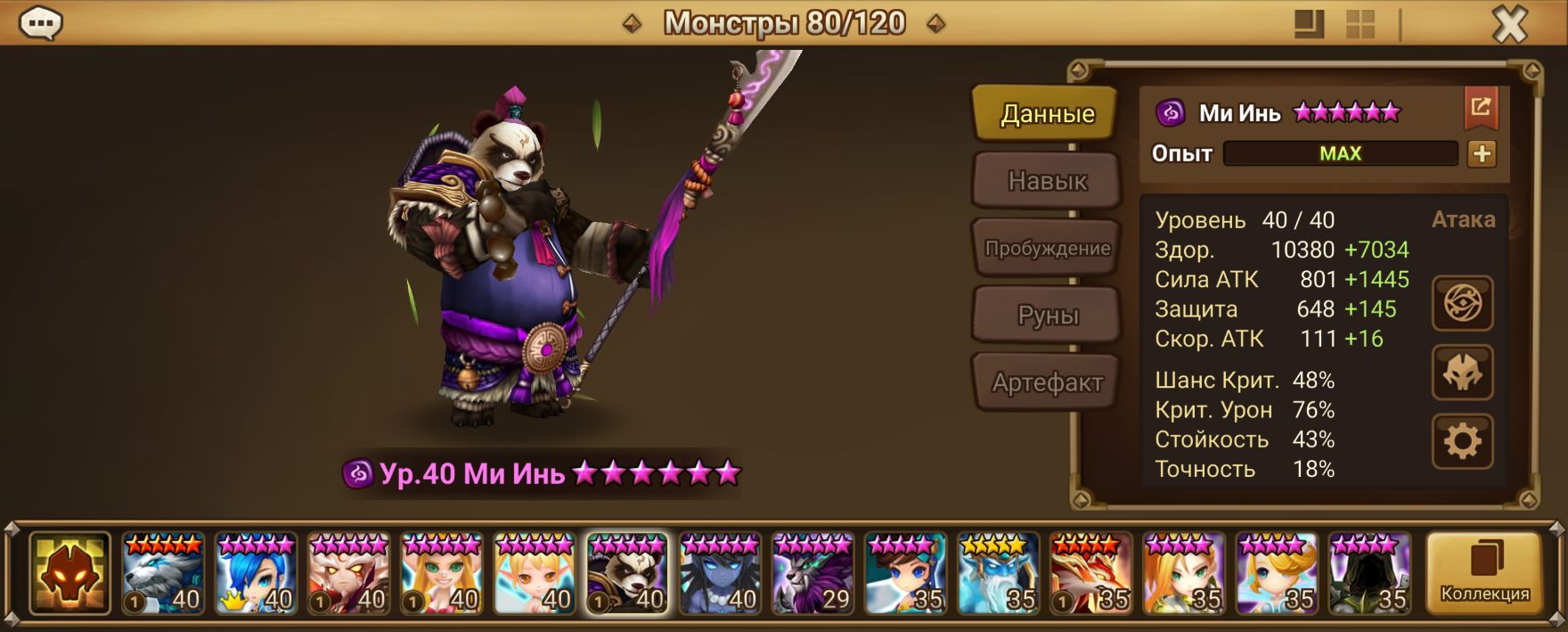Open the eye emblem icon button

tap(1462, 304)
